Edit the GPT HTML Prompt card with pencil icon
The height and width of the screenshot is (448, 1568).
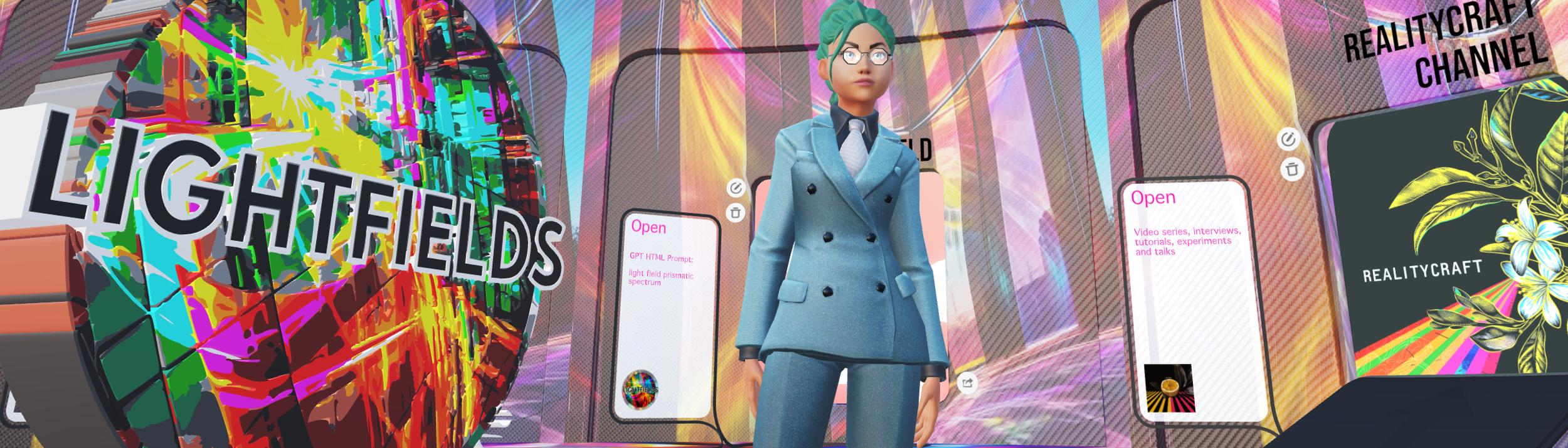coord(736,188)
